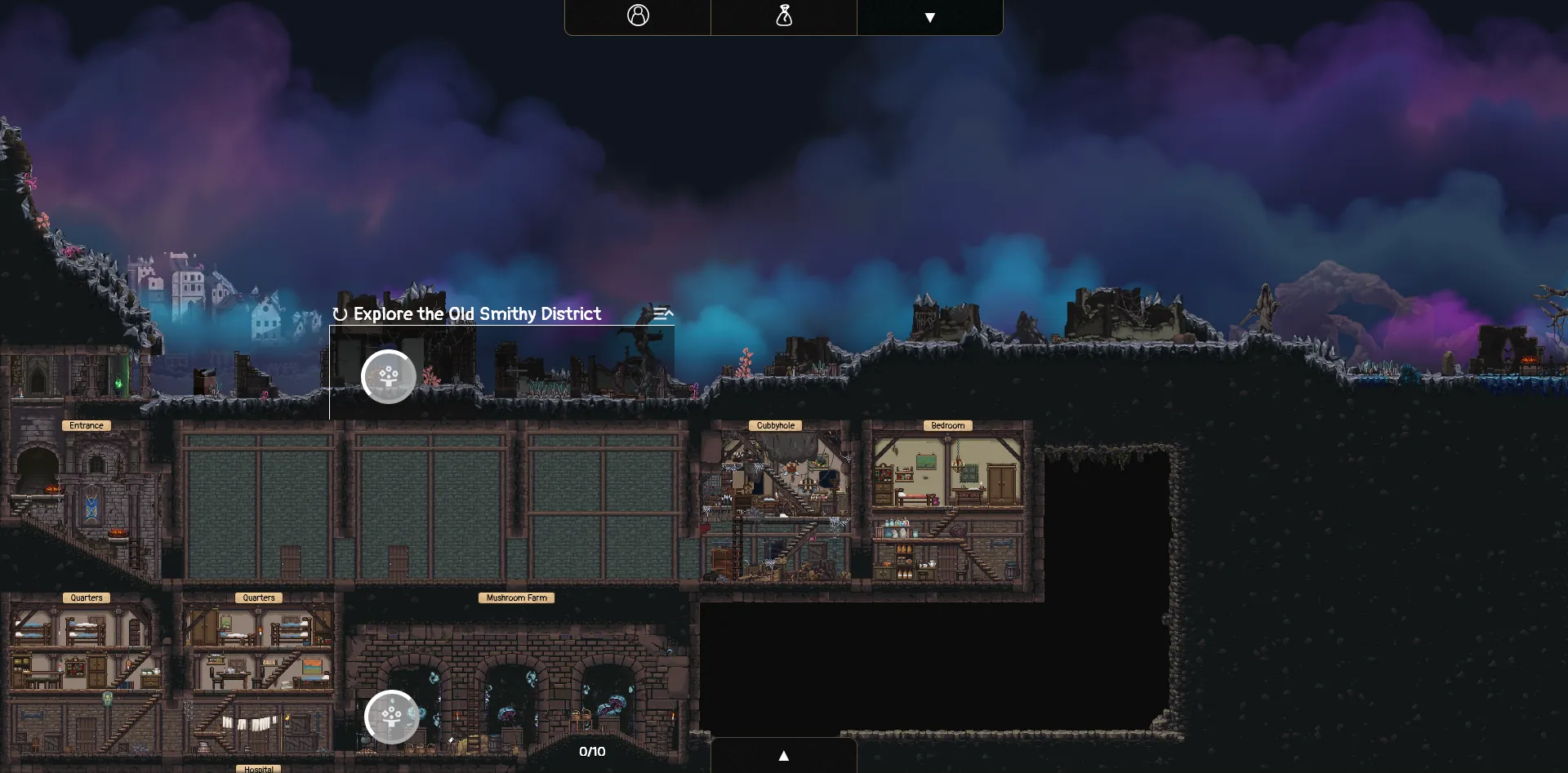Click the circular repeat icon beside the quest title
This screenshot has width=1568, height=773.
[x=340, y=313]
